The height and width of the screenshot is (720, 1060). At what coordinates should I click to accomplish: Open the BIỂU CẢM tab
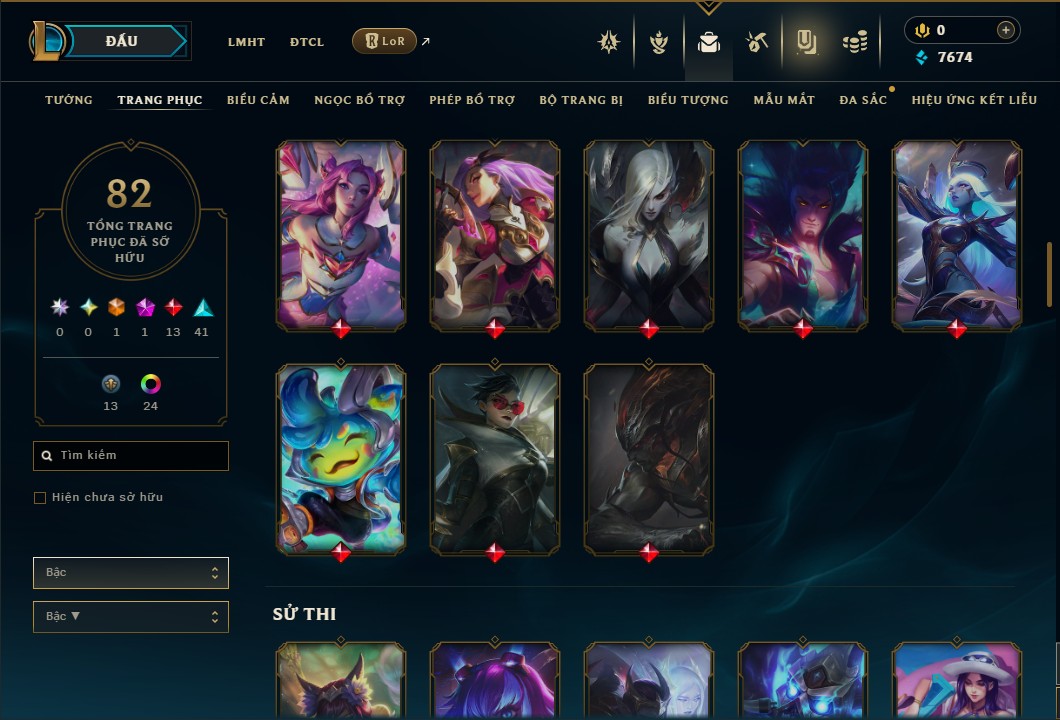(x=258, y=100)
